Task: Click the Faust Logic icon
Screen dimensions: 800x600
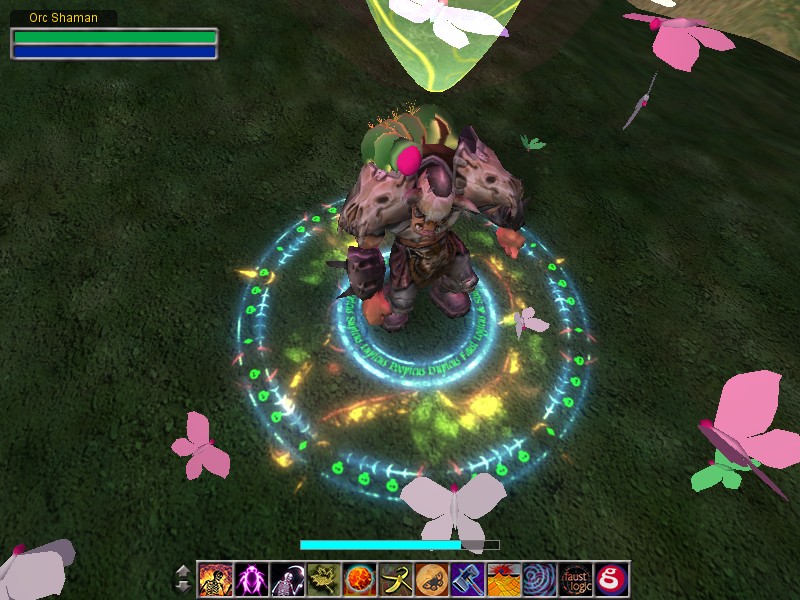Action: point(576,579)
